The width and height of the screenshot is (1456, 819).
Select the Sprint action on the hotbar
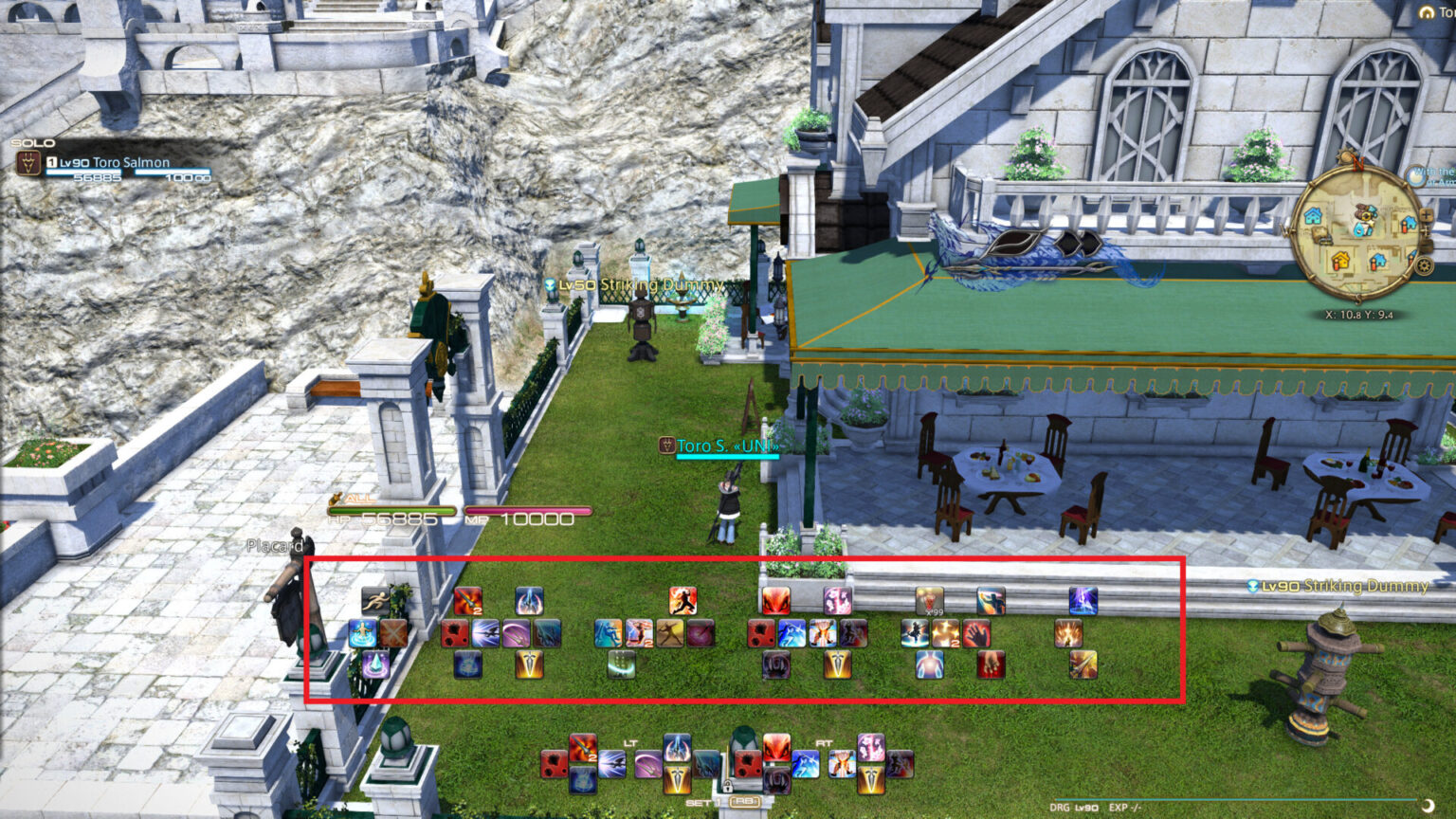[x=373, y=598]
